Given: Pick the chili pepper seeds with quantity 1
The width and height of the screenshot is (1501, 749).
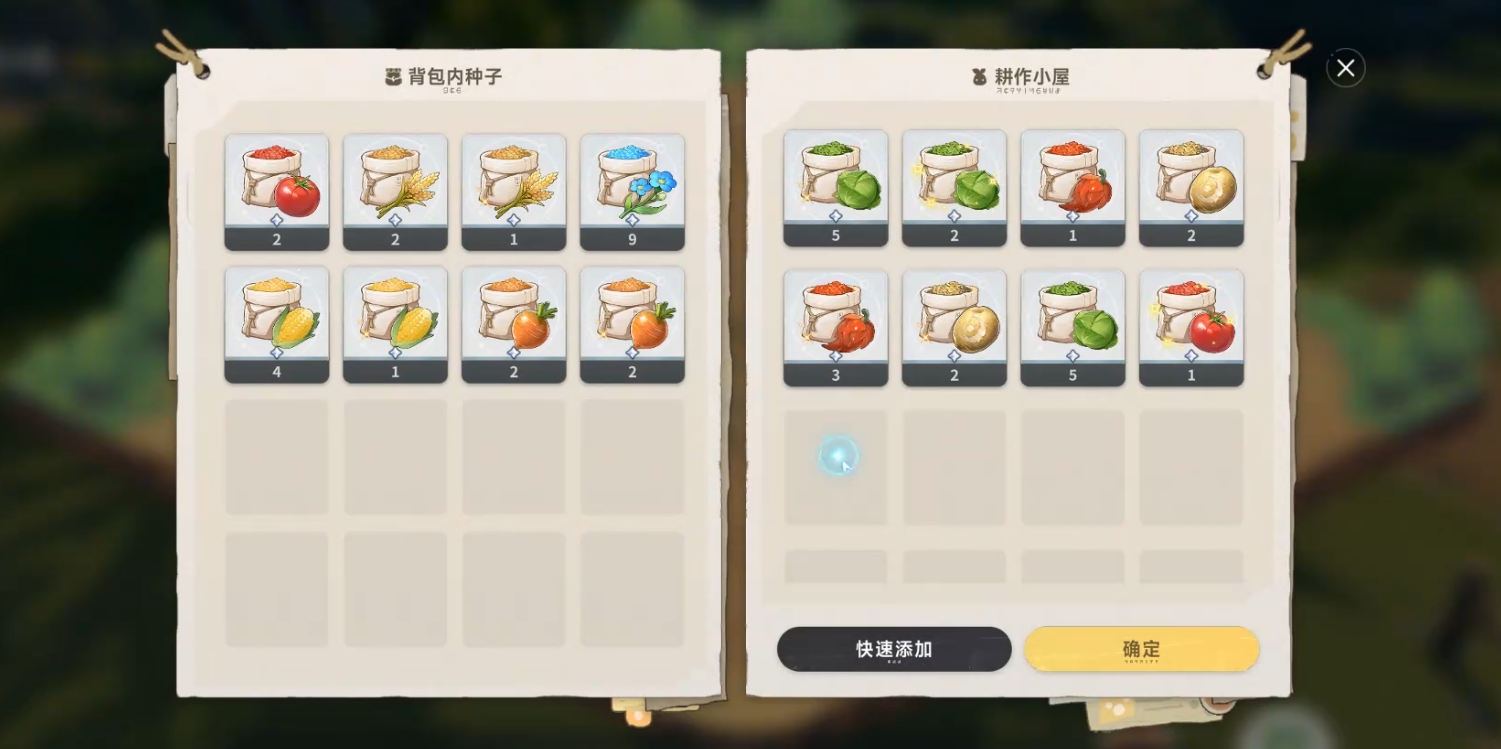Looking at the screenshot, I should tap(1073, 186).
